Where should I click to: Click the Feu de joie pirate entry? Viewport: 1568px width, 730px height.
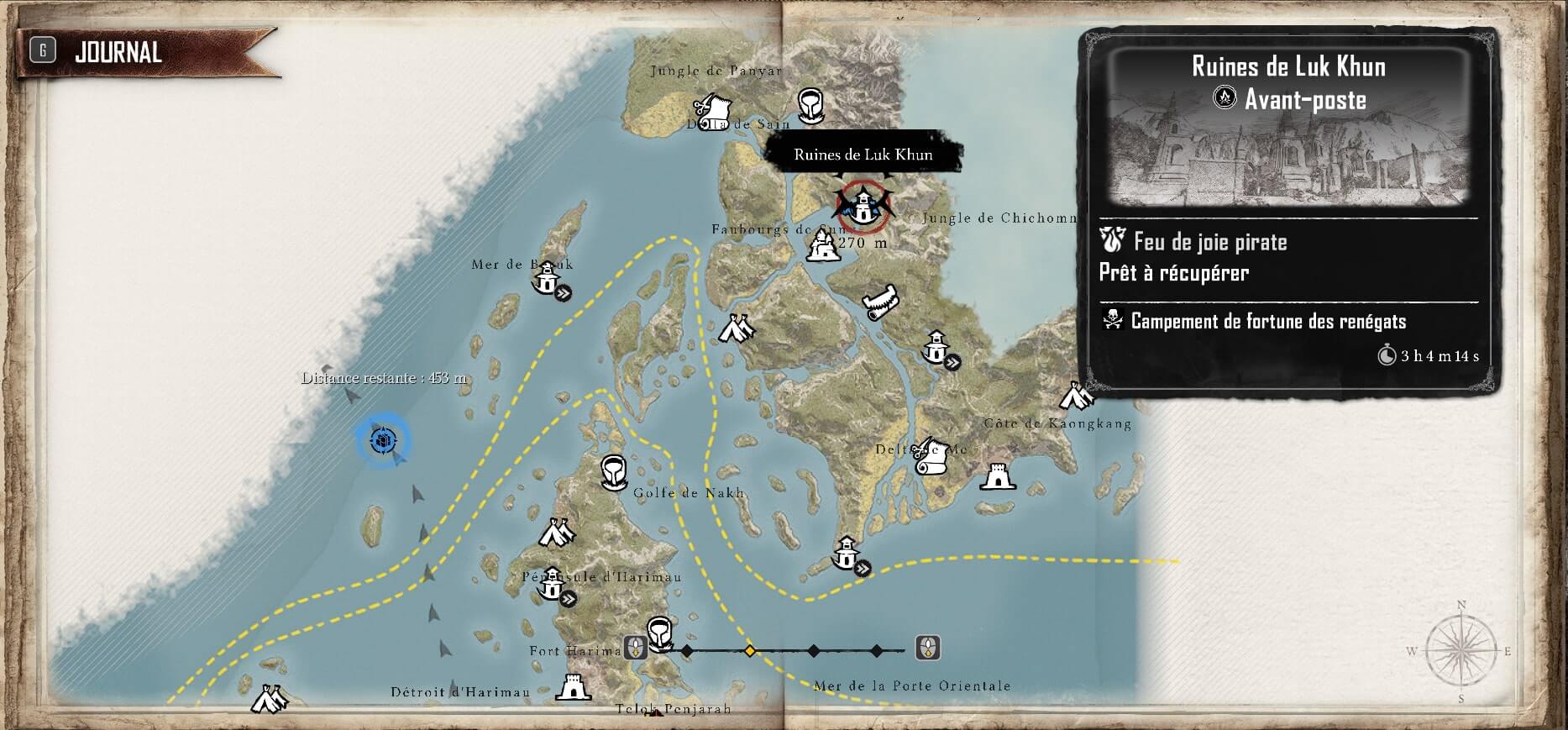pyautogui.click(x=1209, y=243)
